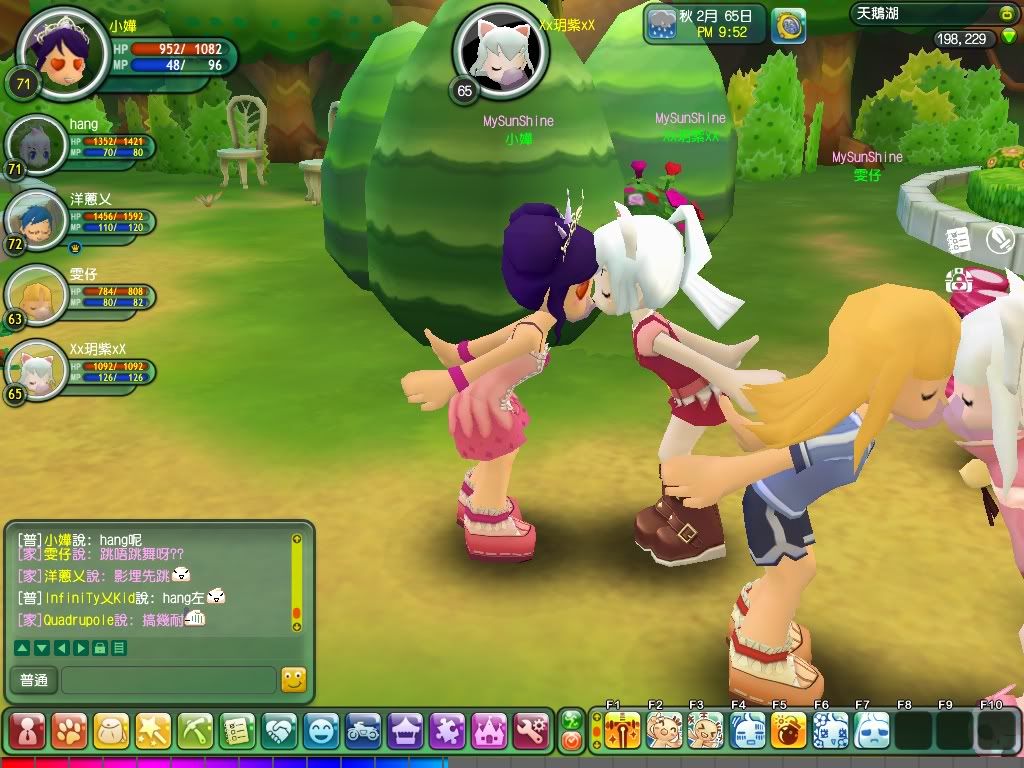Open the pink castle menu icon
The image size is (1024, 768).
[x=489, y=731]
